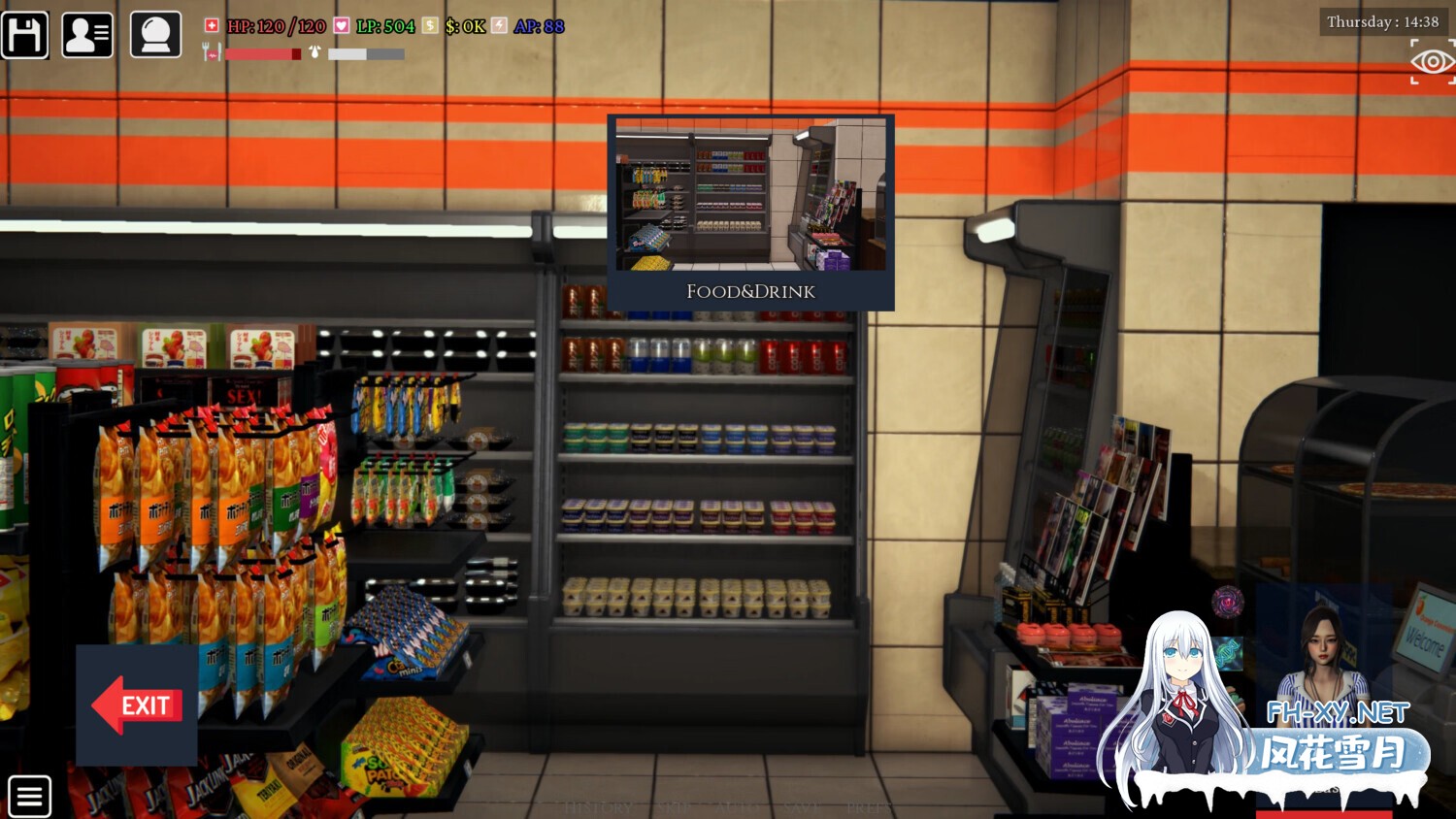Click the purple rose round icon
Viewport: 1456px width, 819px height.
point(1228,602)
